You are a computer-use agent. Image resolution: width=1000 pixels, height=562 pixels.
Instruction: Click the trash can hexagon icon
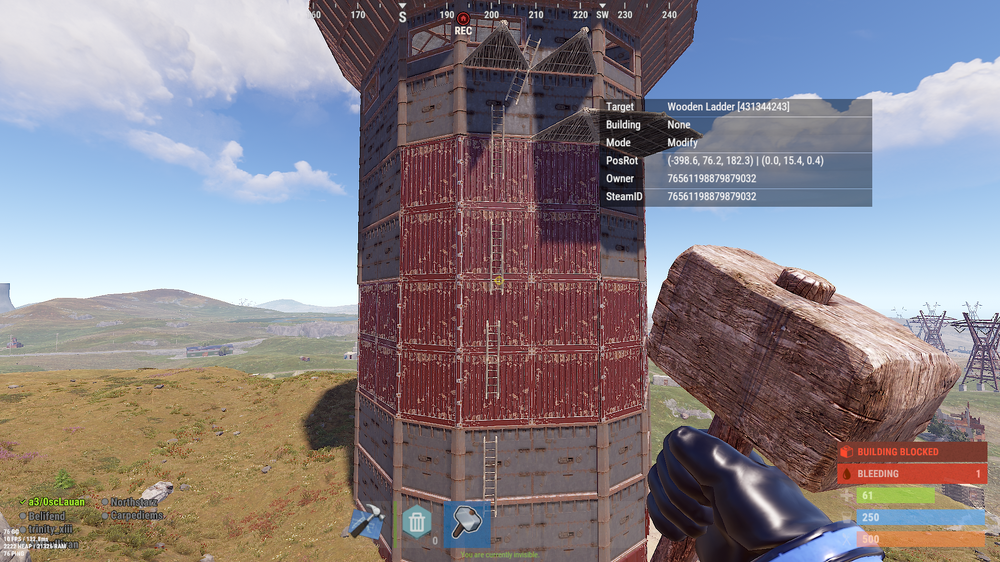pyautogui.click(x=416, y=522)
